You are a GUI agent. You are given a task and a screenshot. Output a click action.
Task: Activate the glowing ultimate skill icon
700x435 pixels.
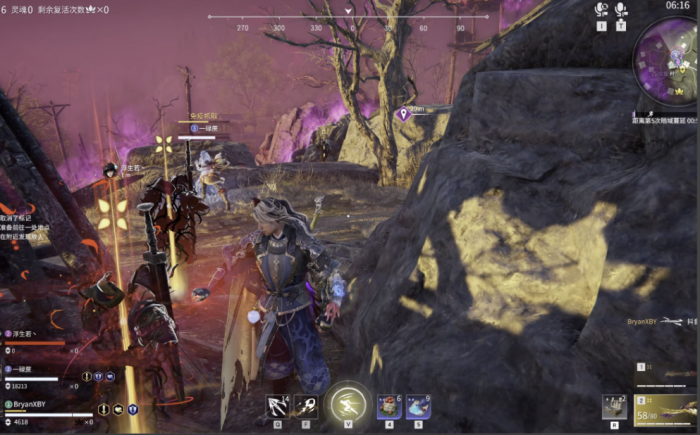tap(348, 403)
